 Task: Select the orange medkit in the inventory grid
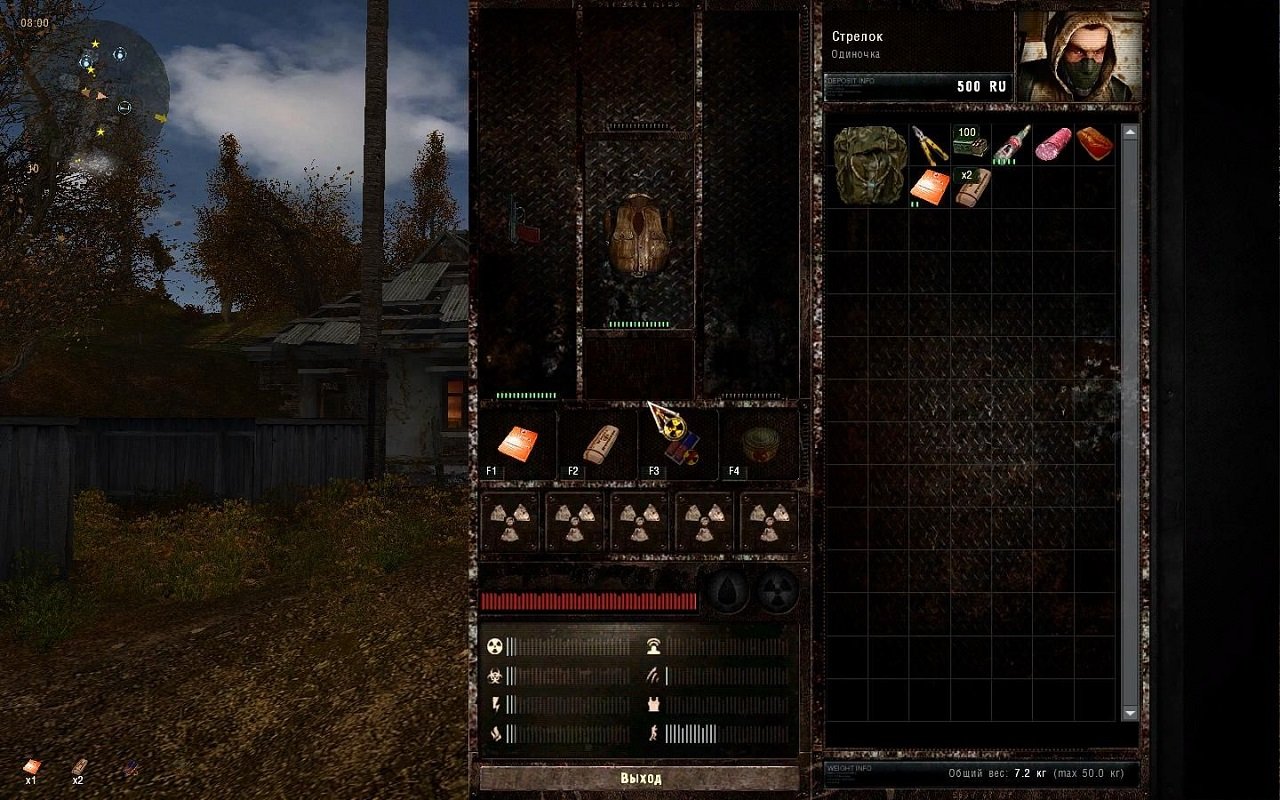click(x=930, y=187)
